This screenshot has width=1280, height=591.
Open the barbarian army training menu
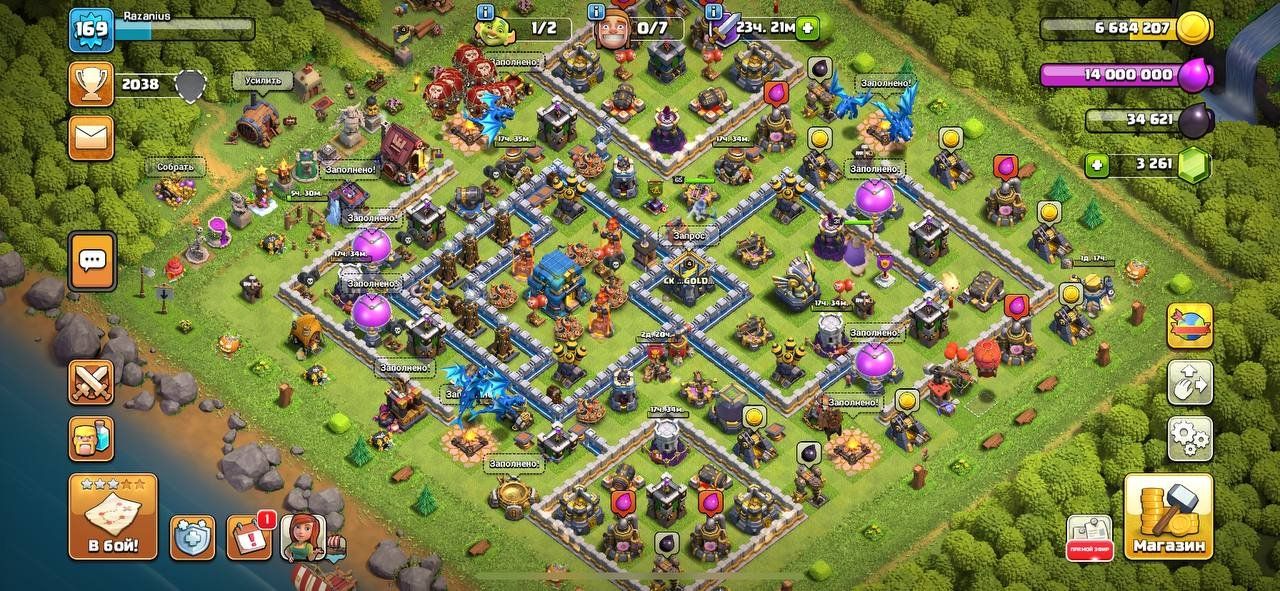coord(91,438)
